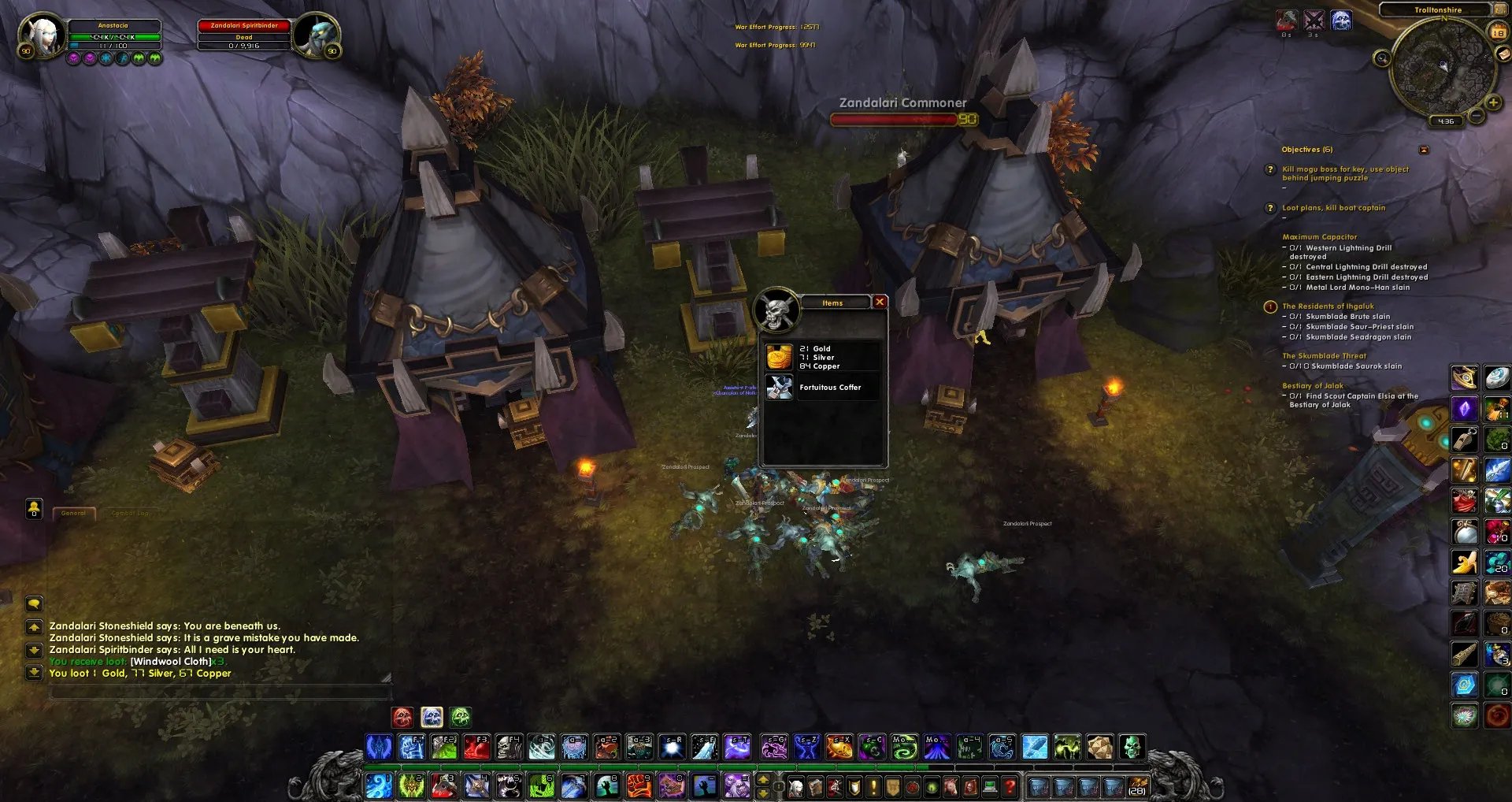Use the banana item in side bar

[x=1464, y=562]
